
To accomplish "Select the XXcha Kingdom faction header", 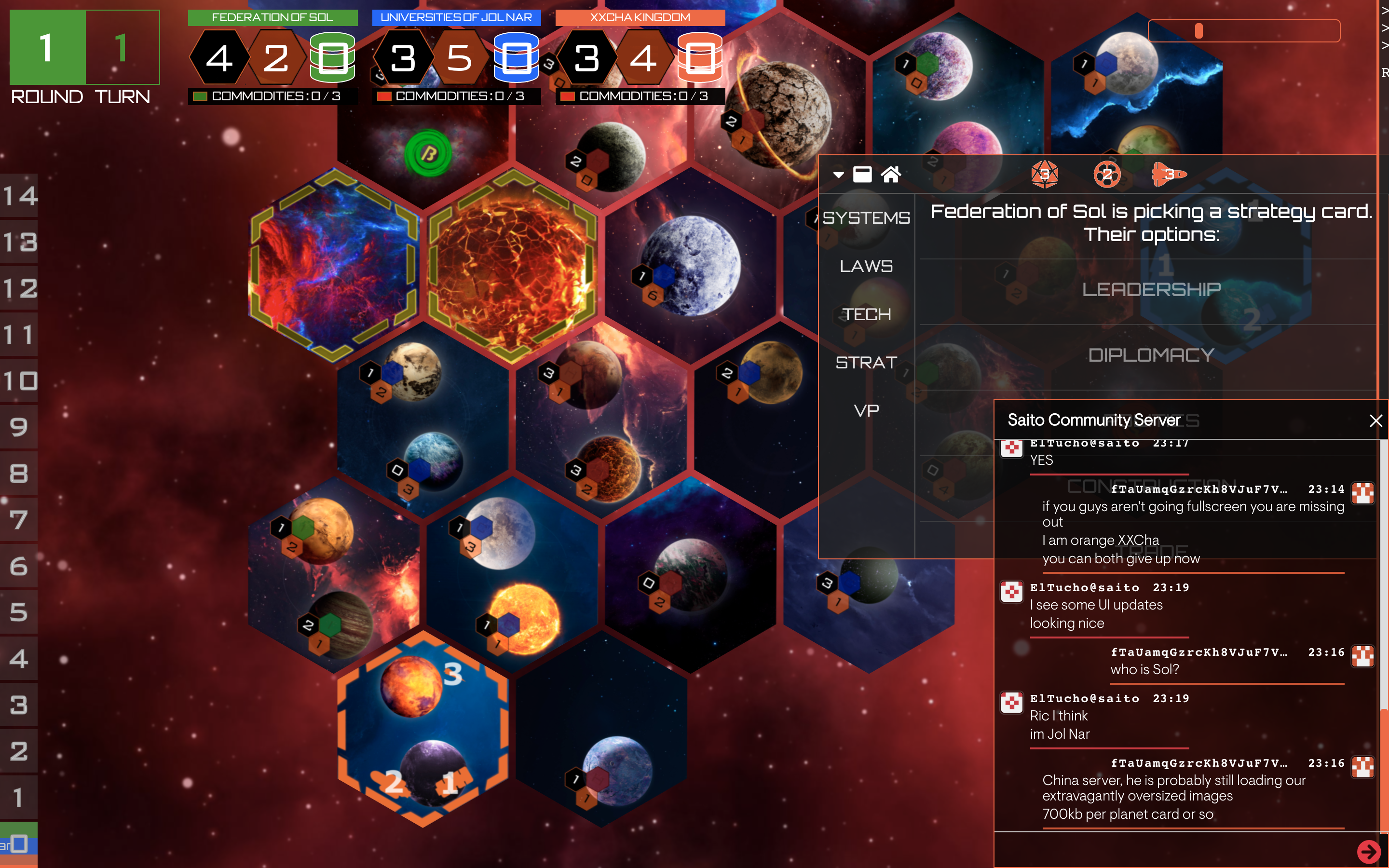I will pyautogui.click(x=640, y=17).
